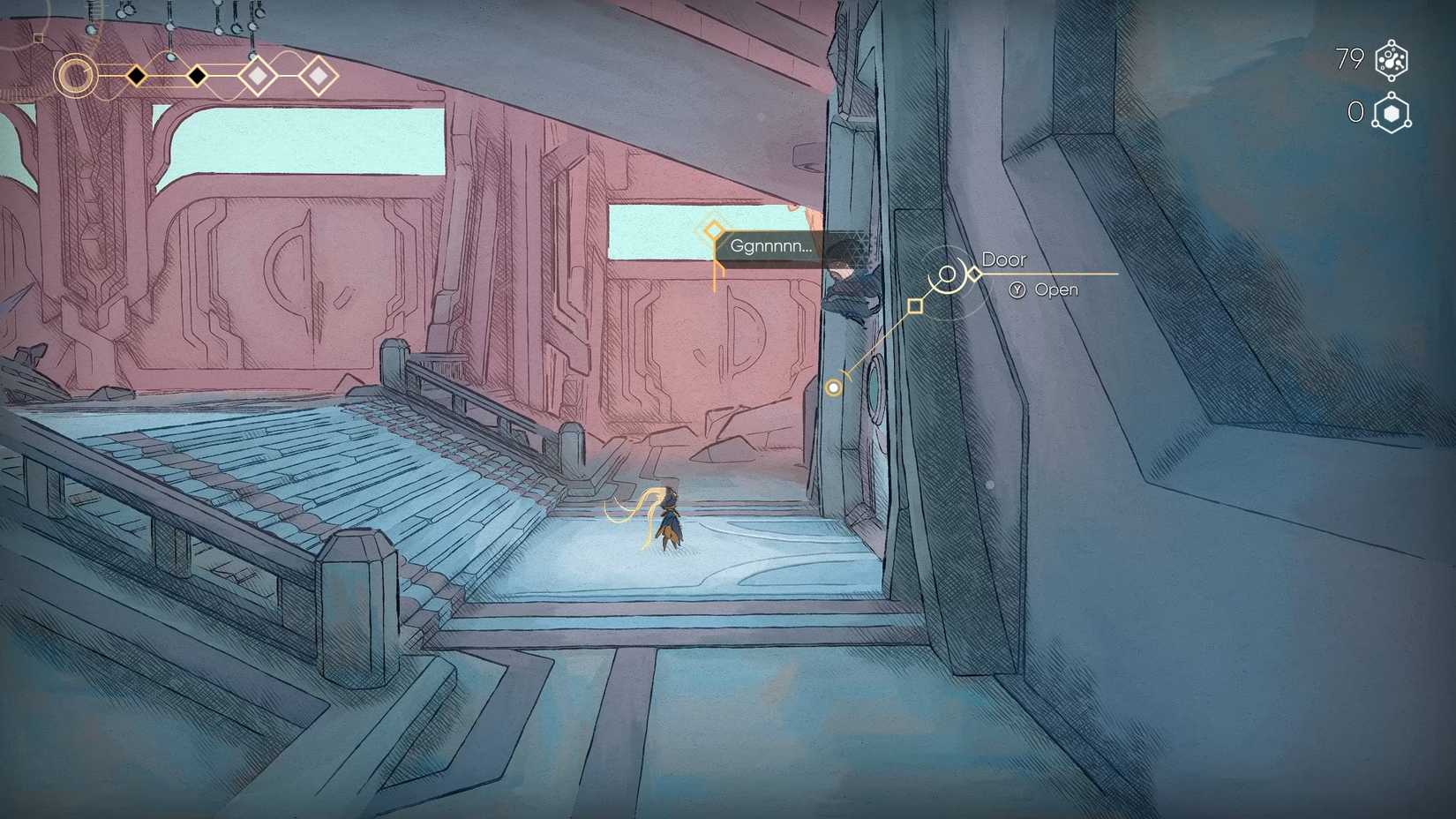Click the Cut currency hexagon icon showing 79
The height and width of the screenshot is (819, 1456).
(x=1392, y=59)
